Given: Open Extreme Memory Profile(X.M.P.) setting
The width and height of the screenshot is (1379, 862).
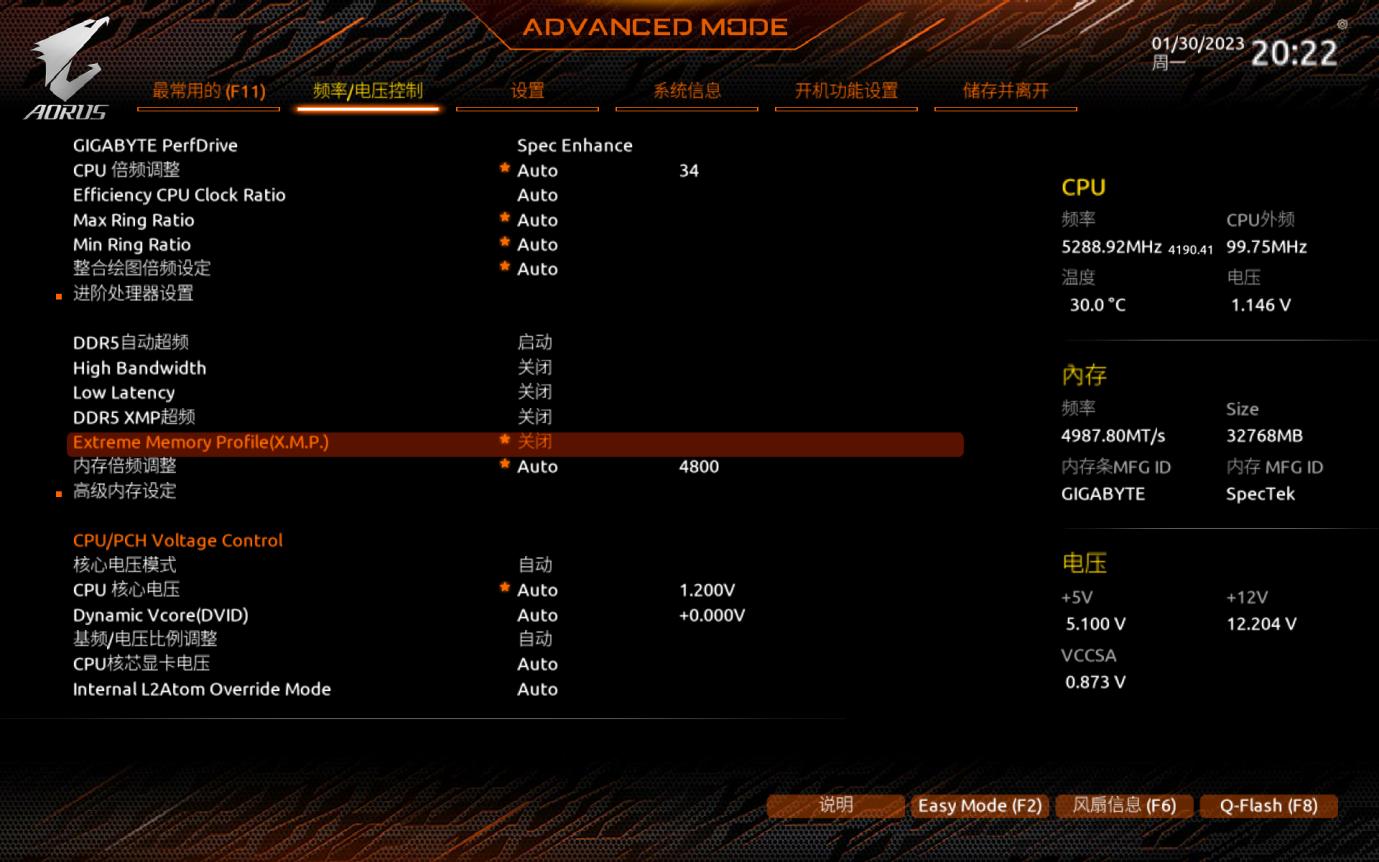Looking at the screenshot, I should (x=200, y=442).
